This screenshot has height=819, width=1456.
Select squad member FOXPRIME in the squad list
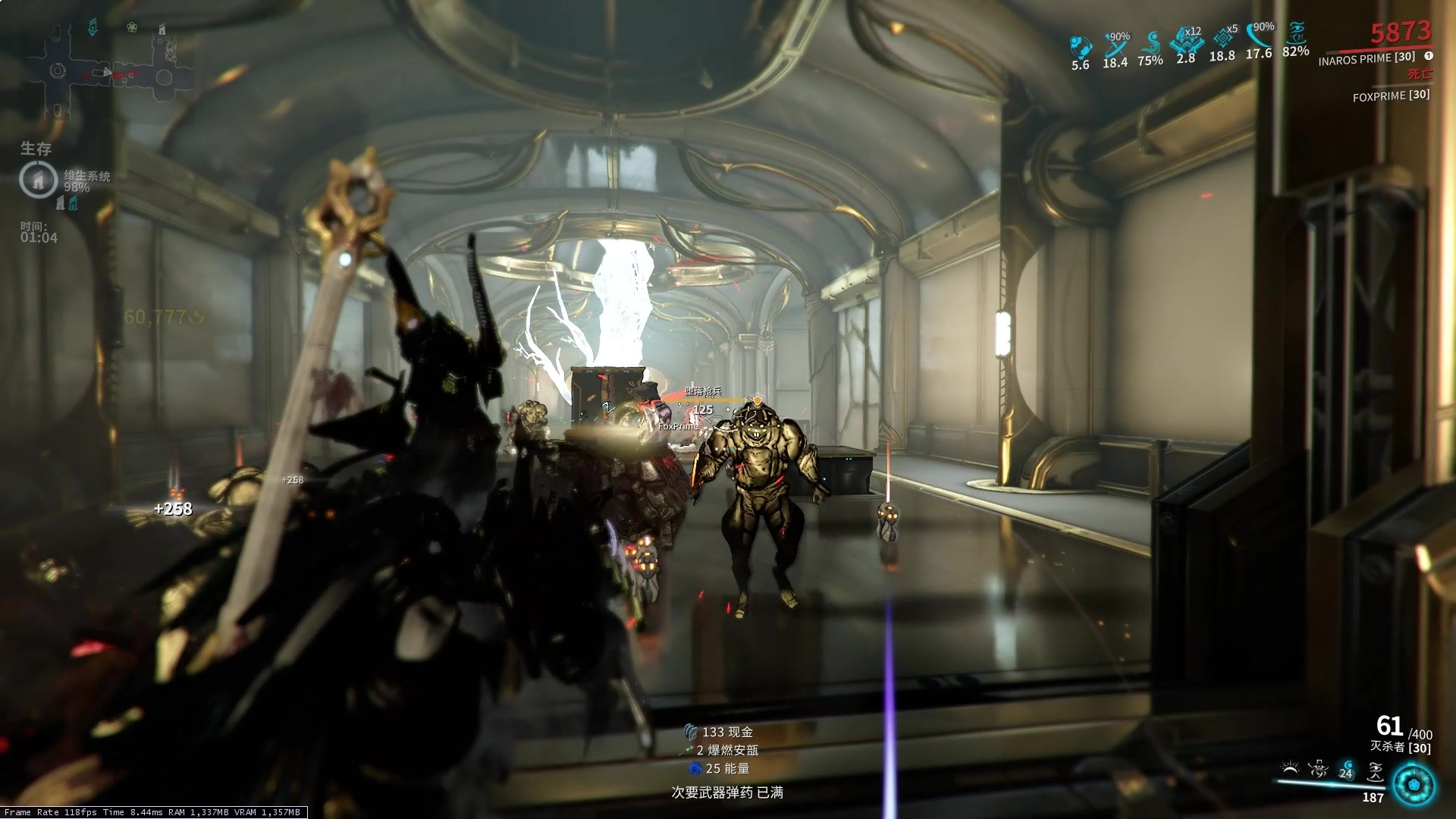click(x=1391, y=96)
